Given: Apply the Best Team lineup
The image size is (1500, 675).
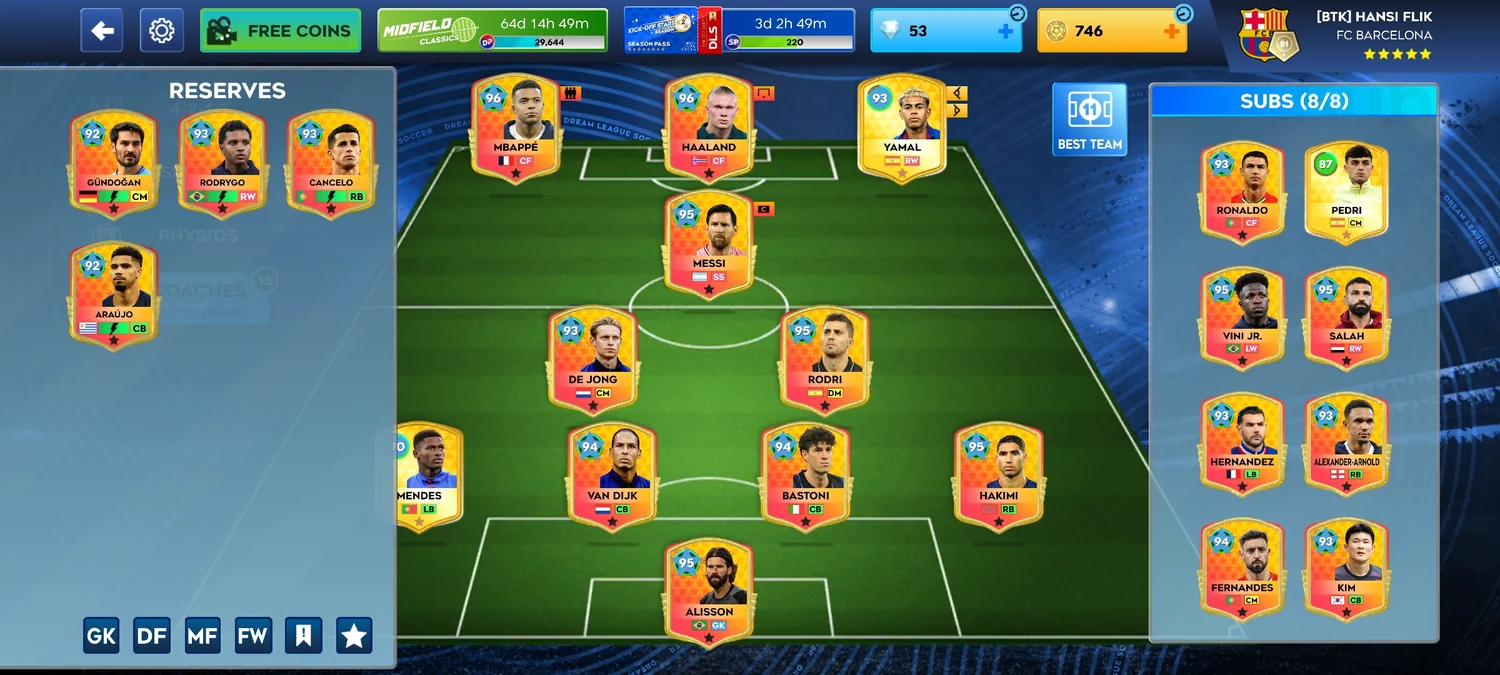Looking at the screenshot, I should (1089, 119).
